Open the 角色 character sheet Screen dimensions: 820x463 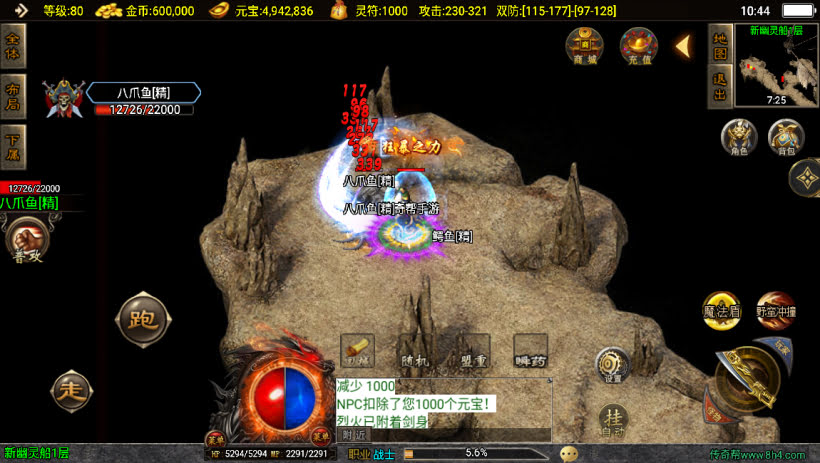(739, 138)
